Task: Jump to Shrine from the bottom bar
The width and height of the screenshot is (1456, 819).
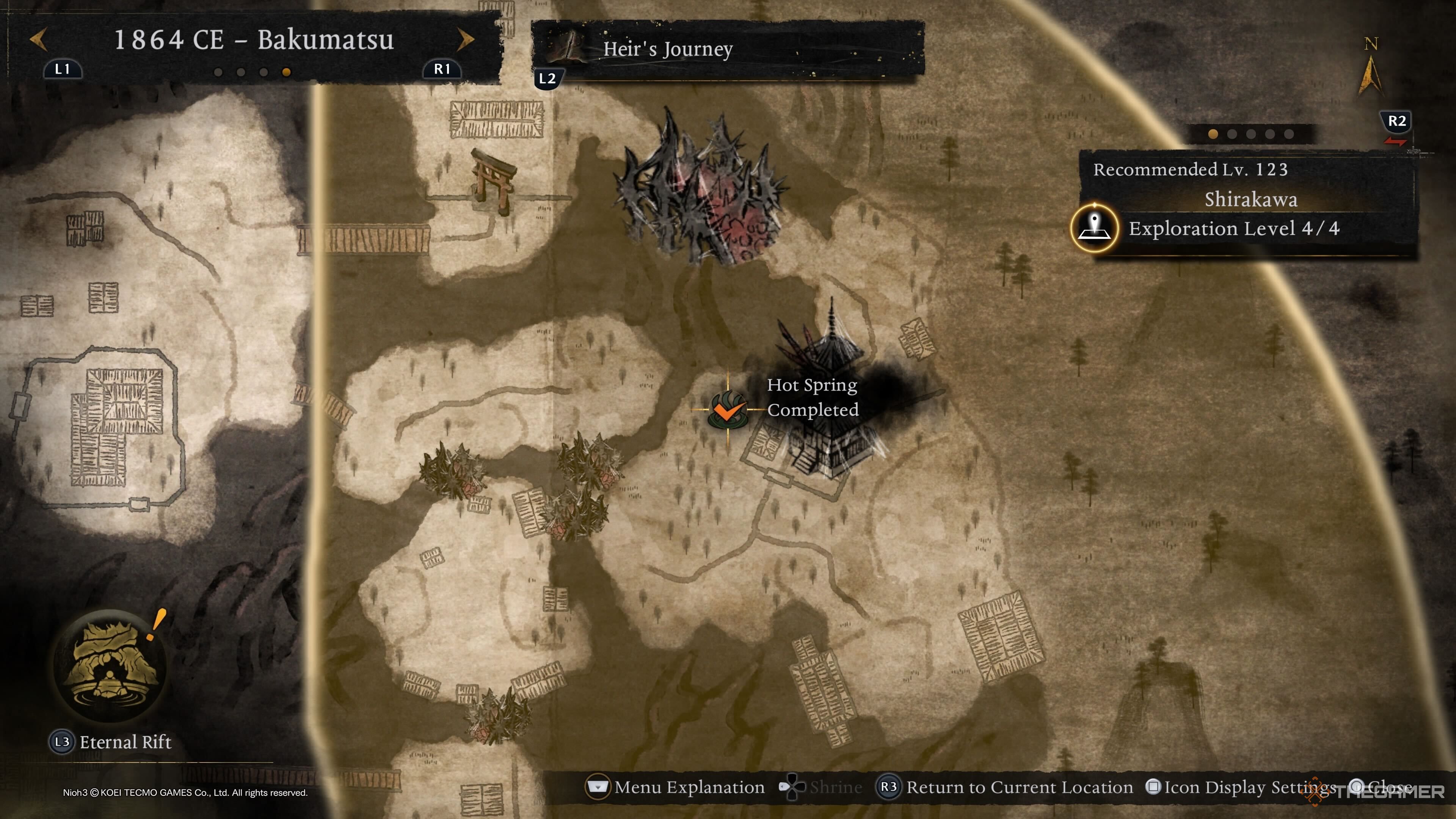Action: (821, 788)
